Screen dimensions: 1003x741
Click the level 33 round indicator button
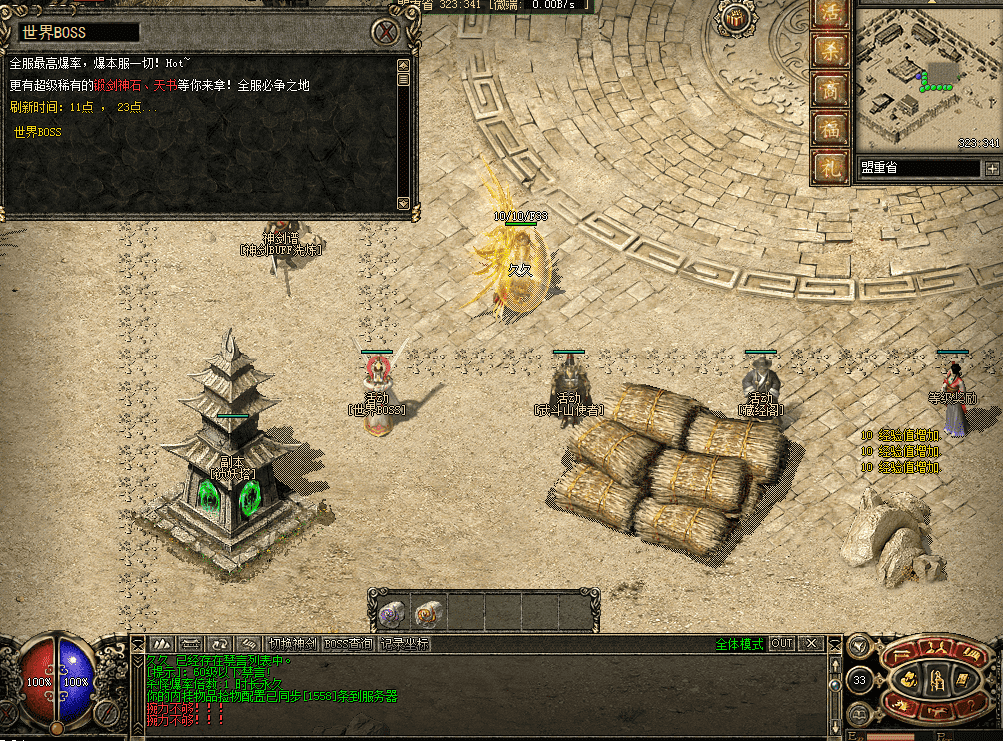859,681
